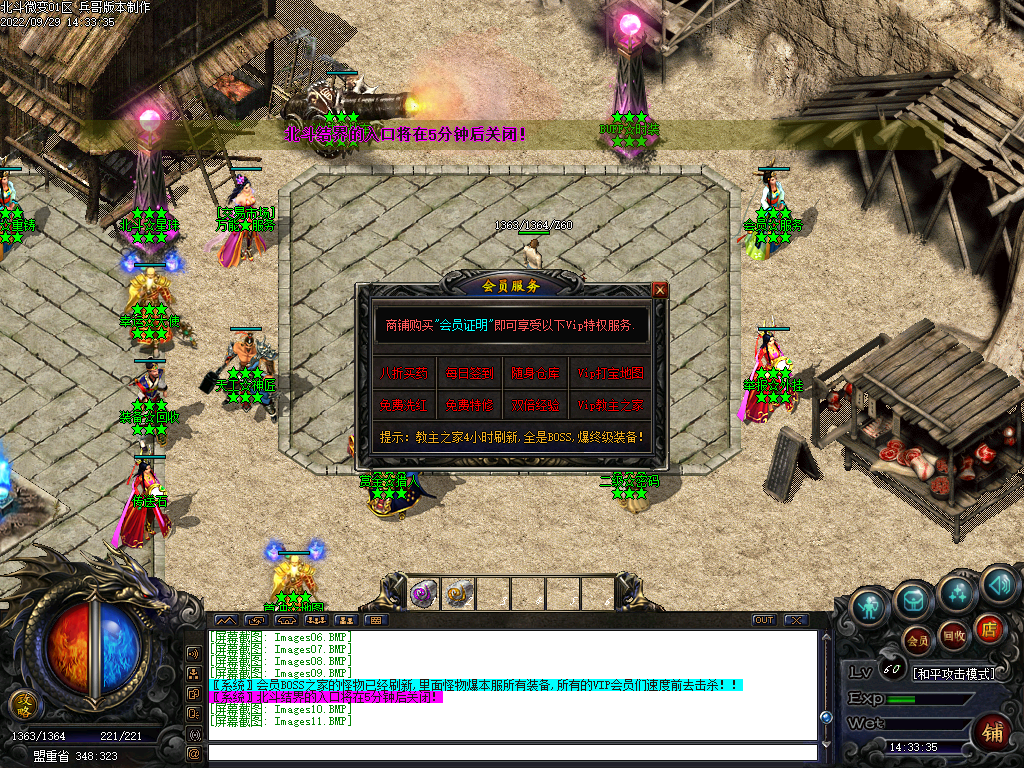Open the large 铺 store button
The image size is (1024, 768).
coord(992,731)
